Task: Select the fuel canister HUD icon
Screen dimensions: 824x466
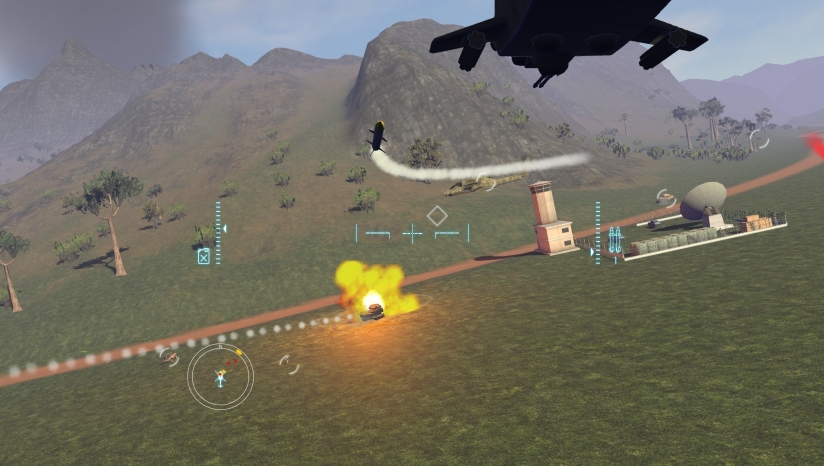Action: point(204,256)
